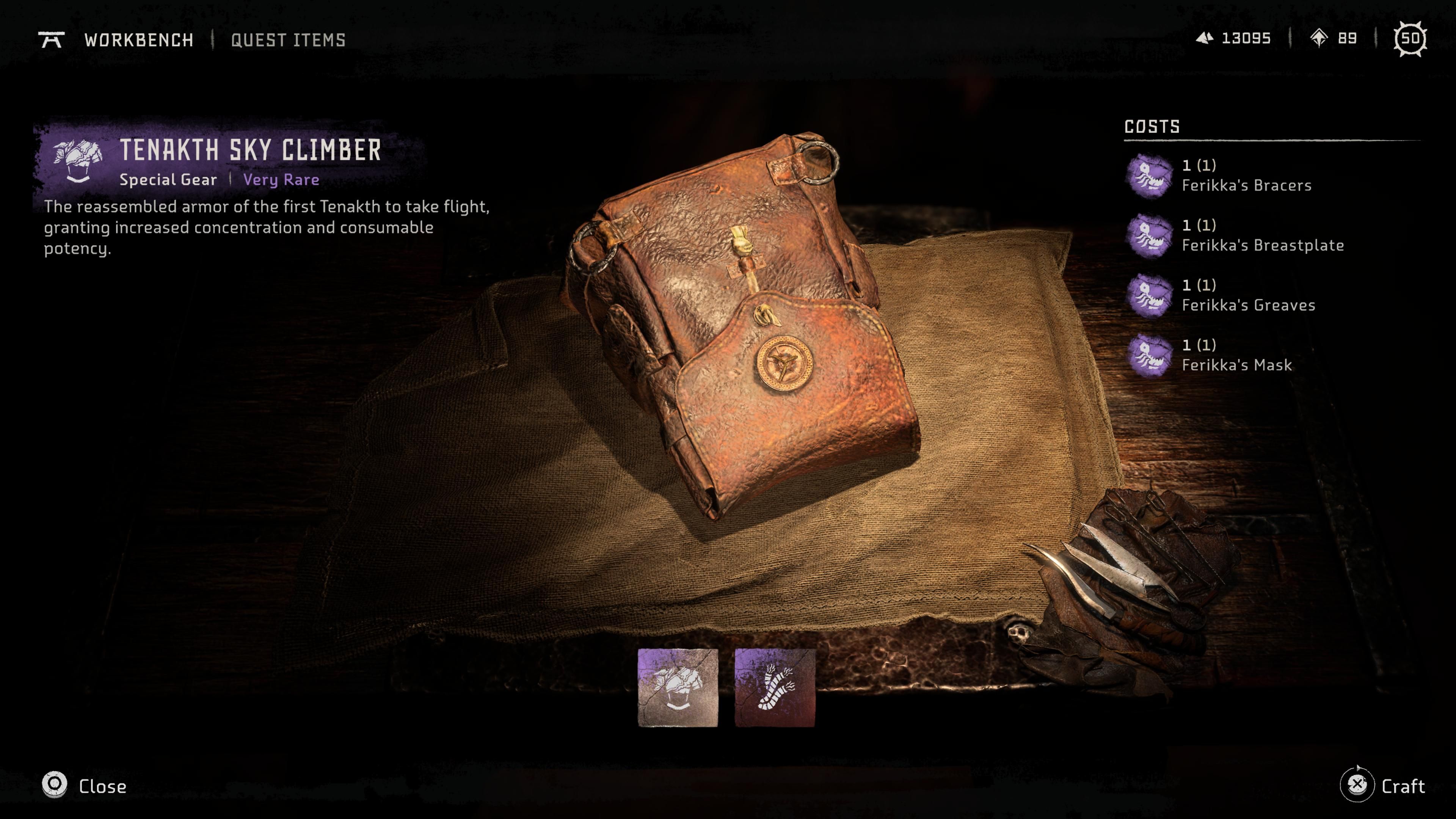The width and height of the screenshot is (1456, 819).
Task: Select Ferikka's Greaves cost entry
Action: click(1248, 296)
